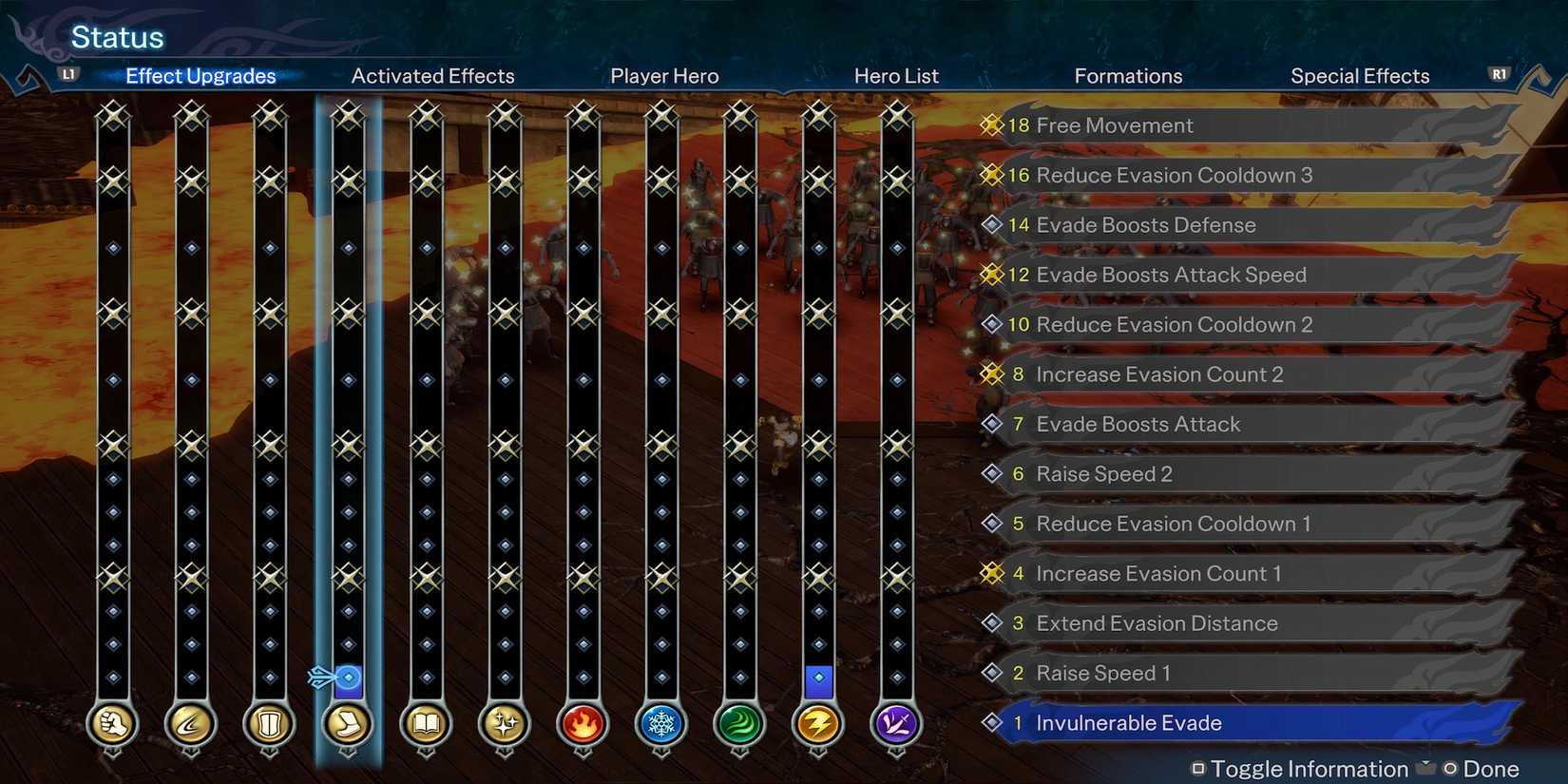Viewport: 1568px width, 784px height.
Task: Select the fist attack upgrade track icon
Action: 111,724
